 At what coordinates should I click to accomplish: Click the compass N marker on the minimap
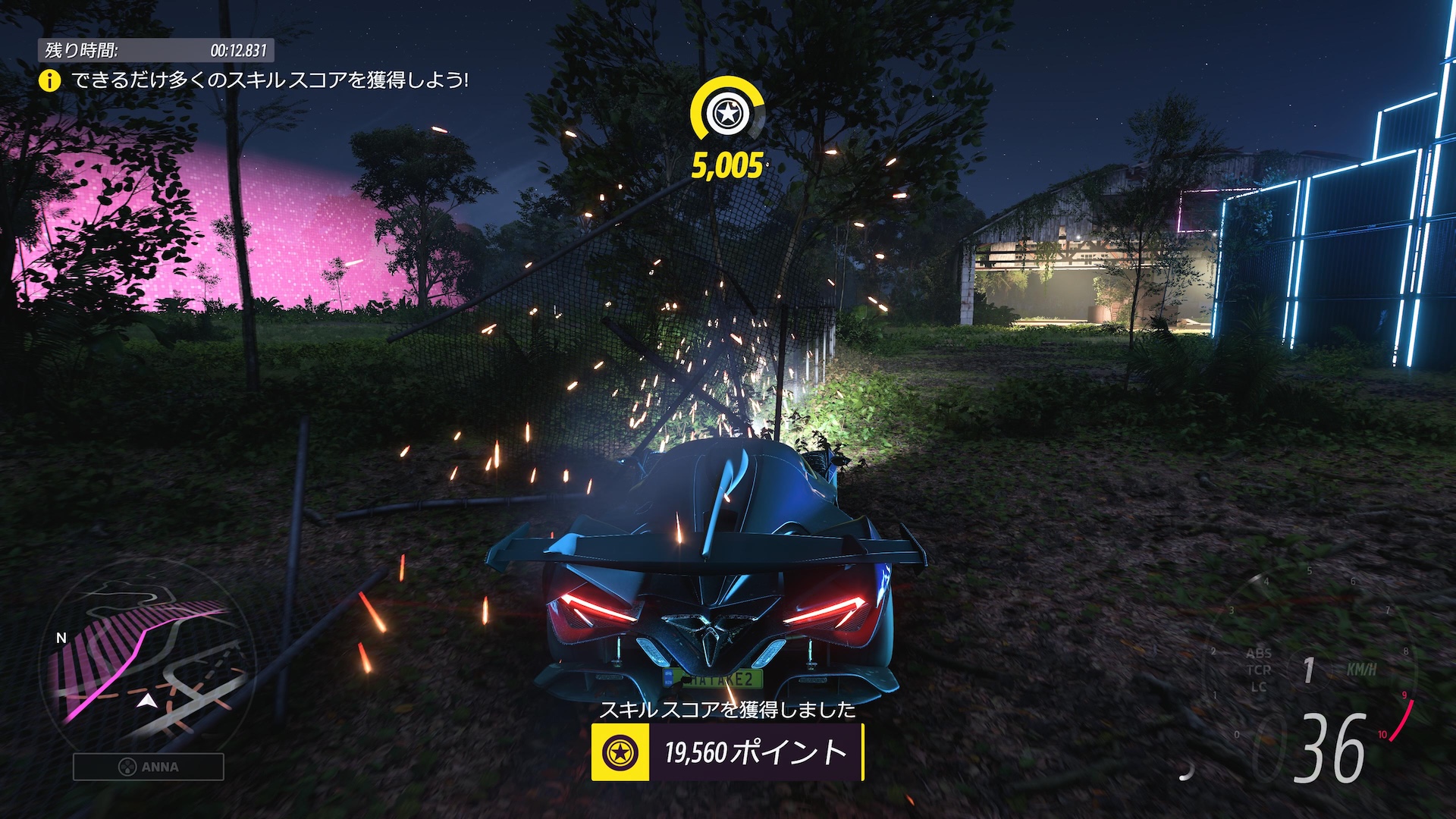tap(60, 639)
